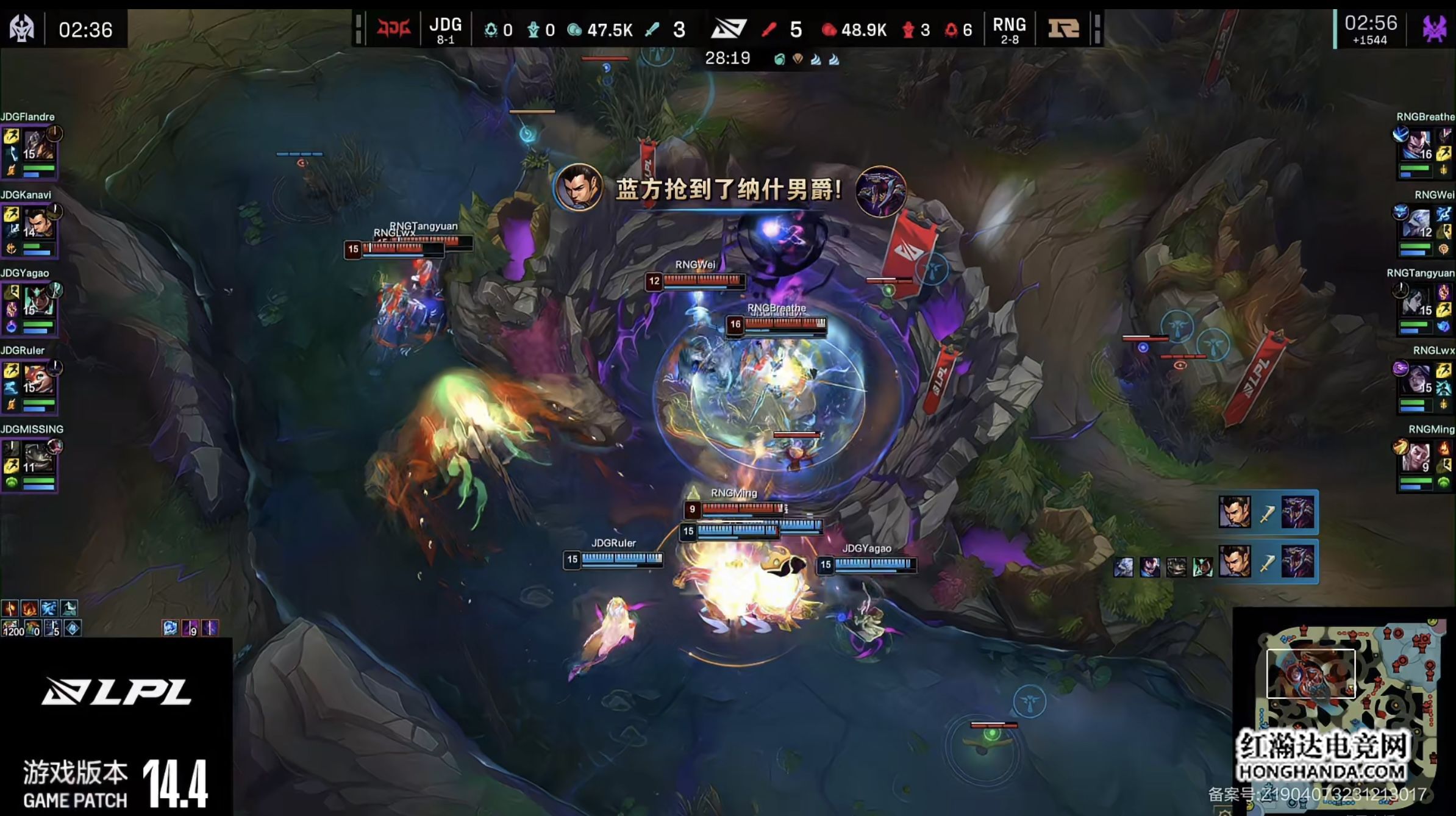Choose JDGRuler's champion portrait

pos(38,379)
